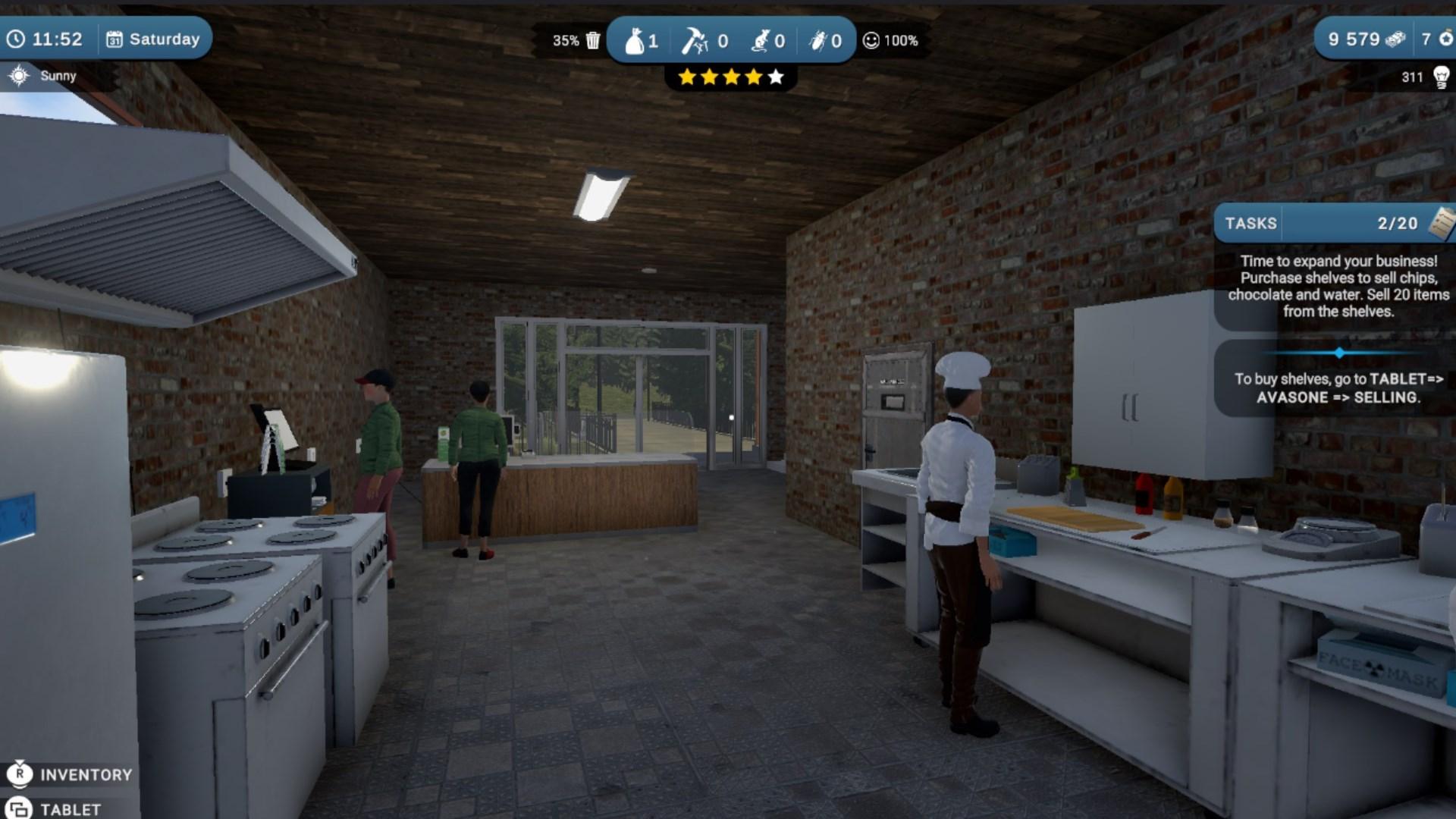Viewport: 1456px width, 819px height.
Task: Select the smiley customer satisfaction icon
Action: (869, 42)
